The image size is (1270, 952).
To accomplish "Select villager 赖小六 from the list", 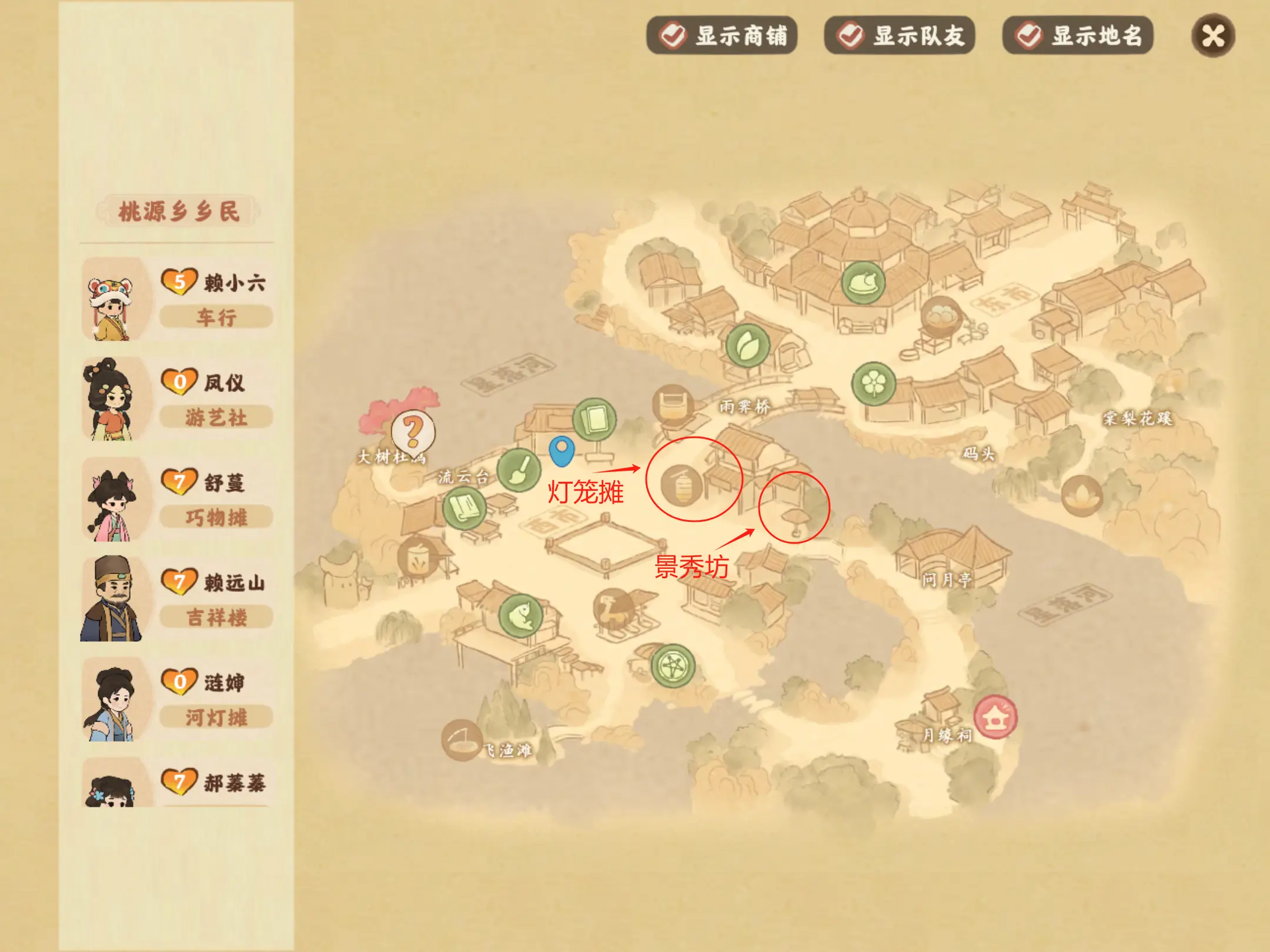I will pyautogui.click(x=178, y=299).
